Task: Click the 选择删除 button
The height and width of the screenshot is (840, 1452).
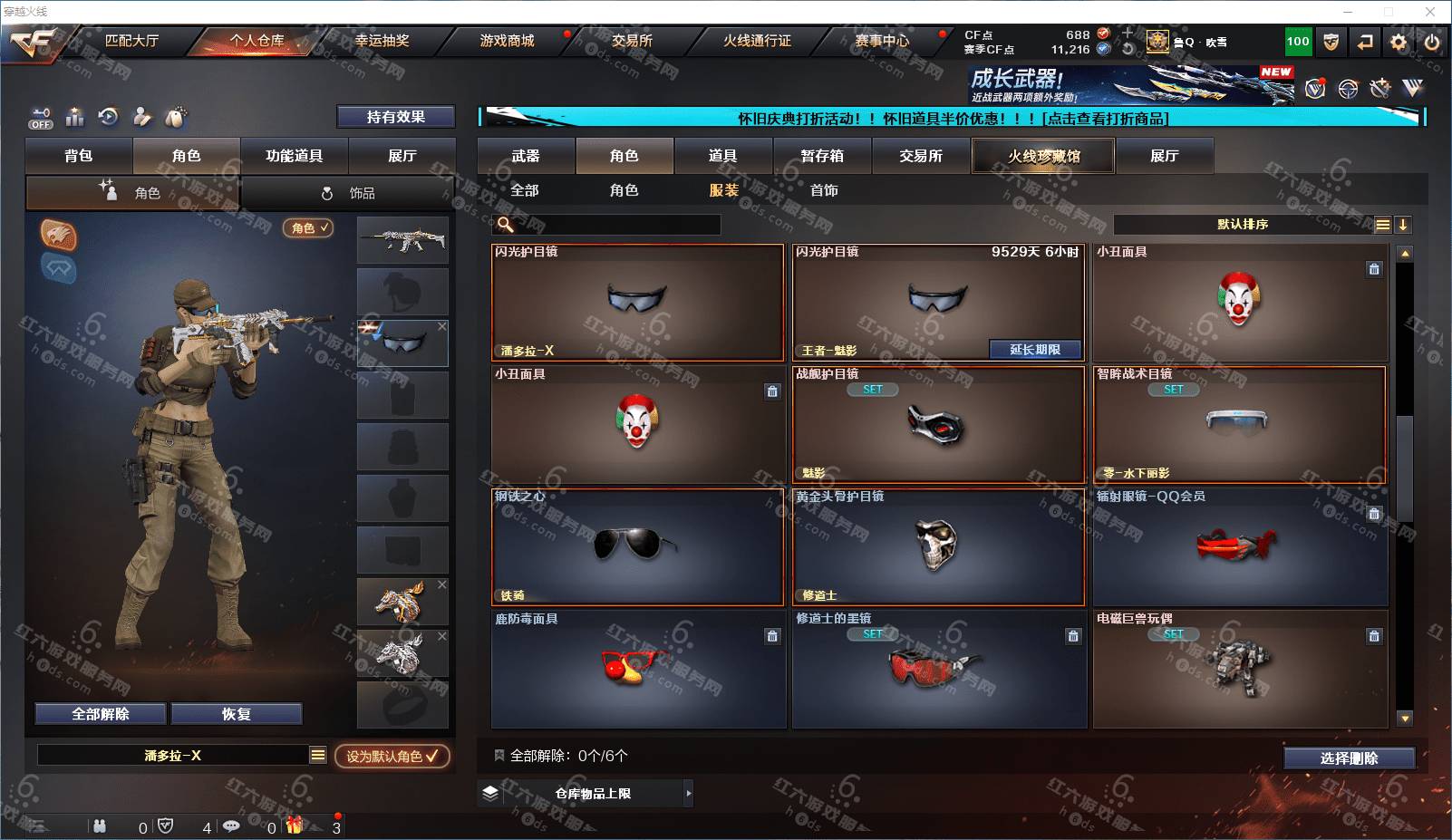Action: 1349,758
